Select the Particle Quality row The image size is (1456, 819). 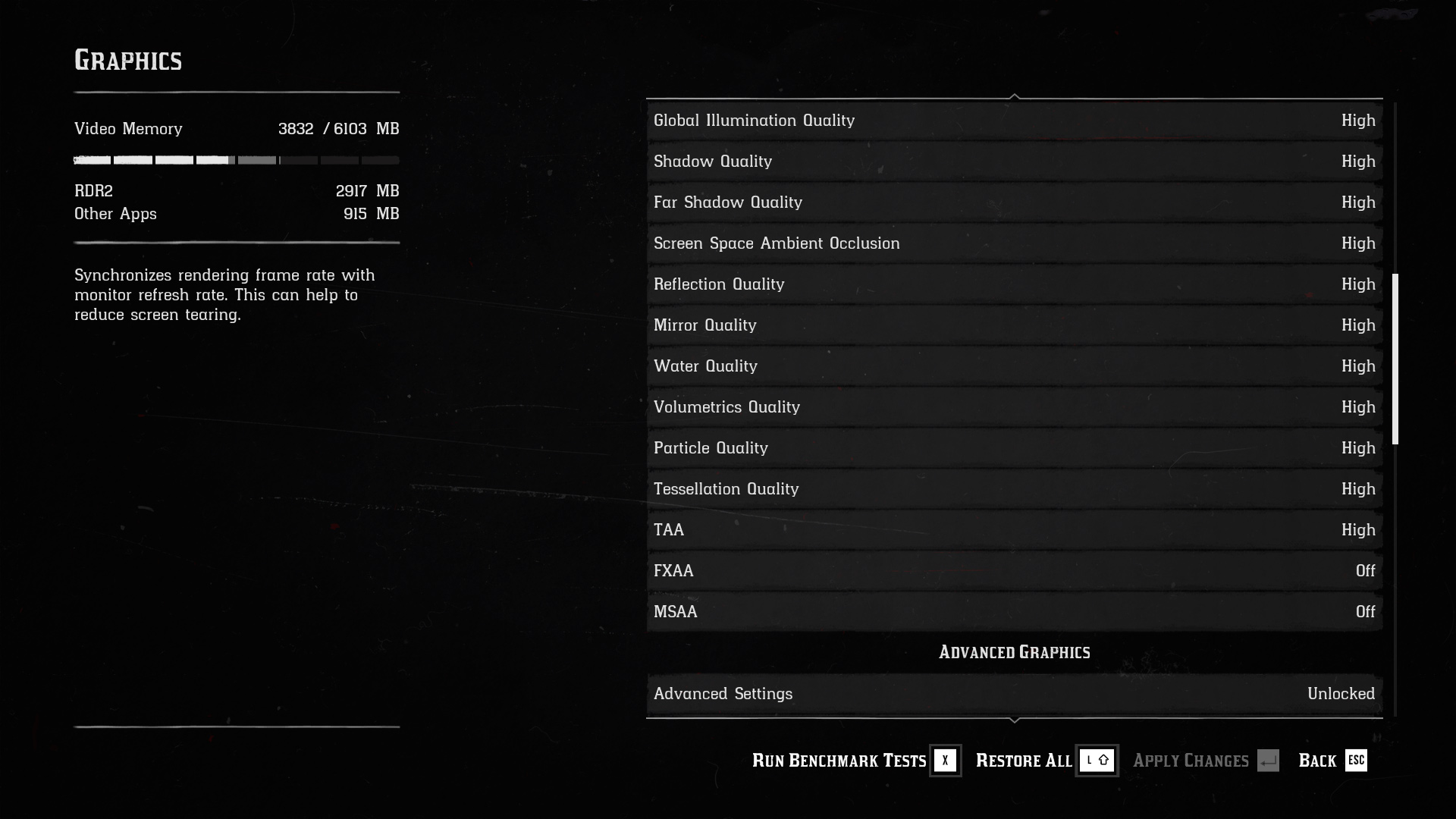pyautogui.click(x=1014, y=448)
